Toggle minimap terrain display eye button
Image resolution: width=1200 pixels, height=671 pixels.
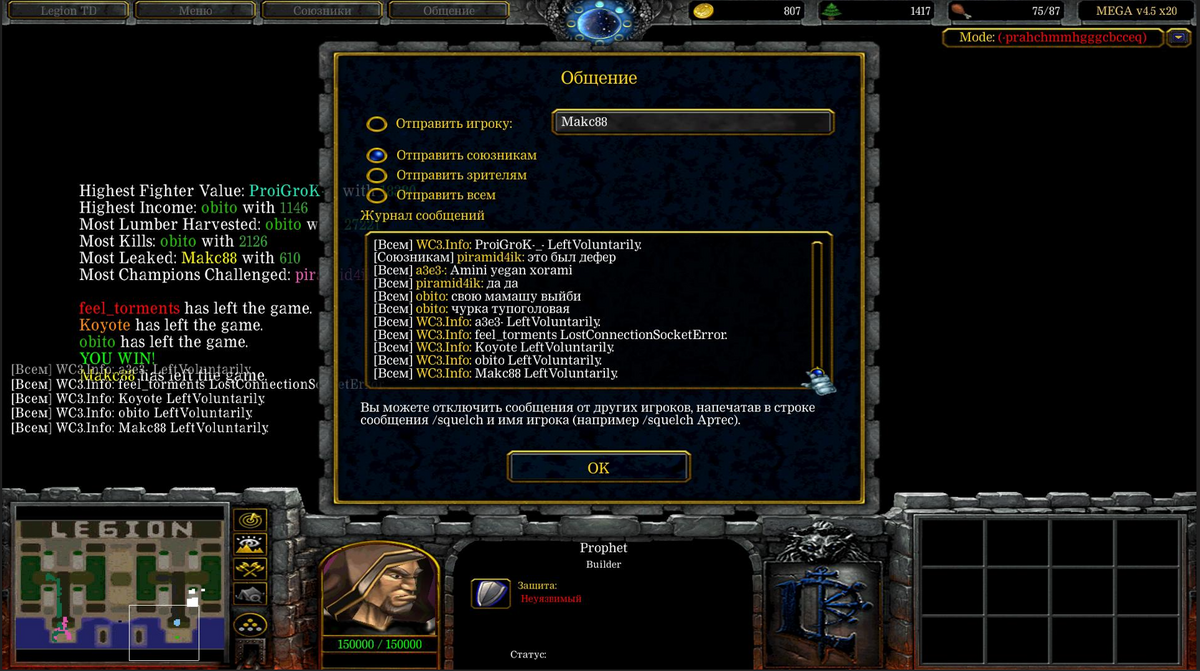249,545
